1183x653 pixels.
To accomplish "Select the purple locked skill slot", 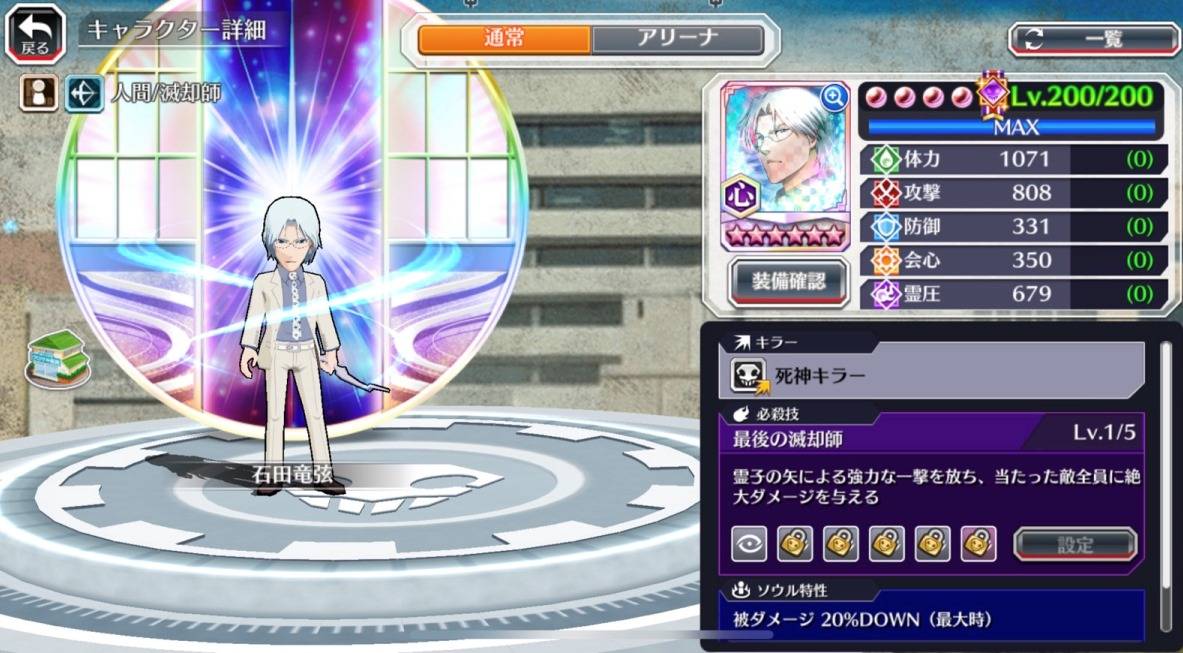I will pos(978,543).
